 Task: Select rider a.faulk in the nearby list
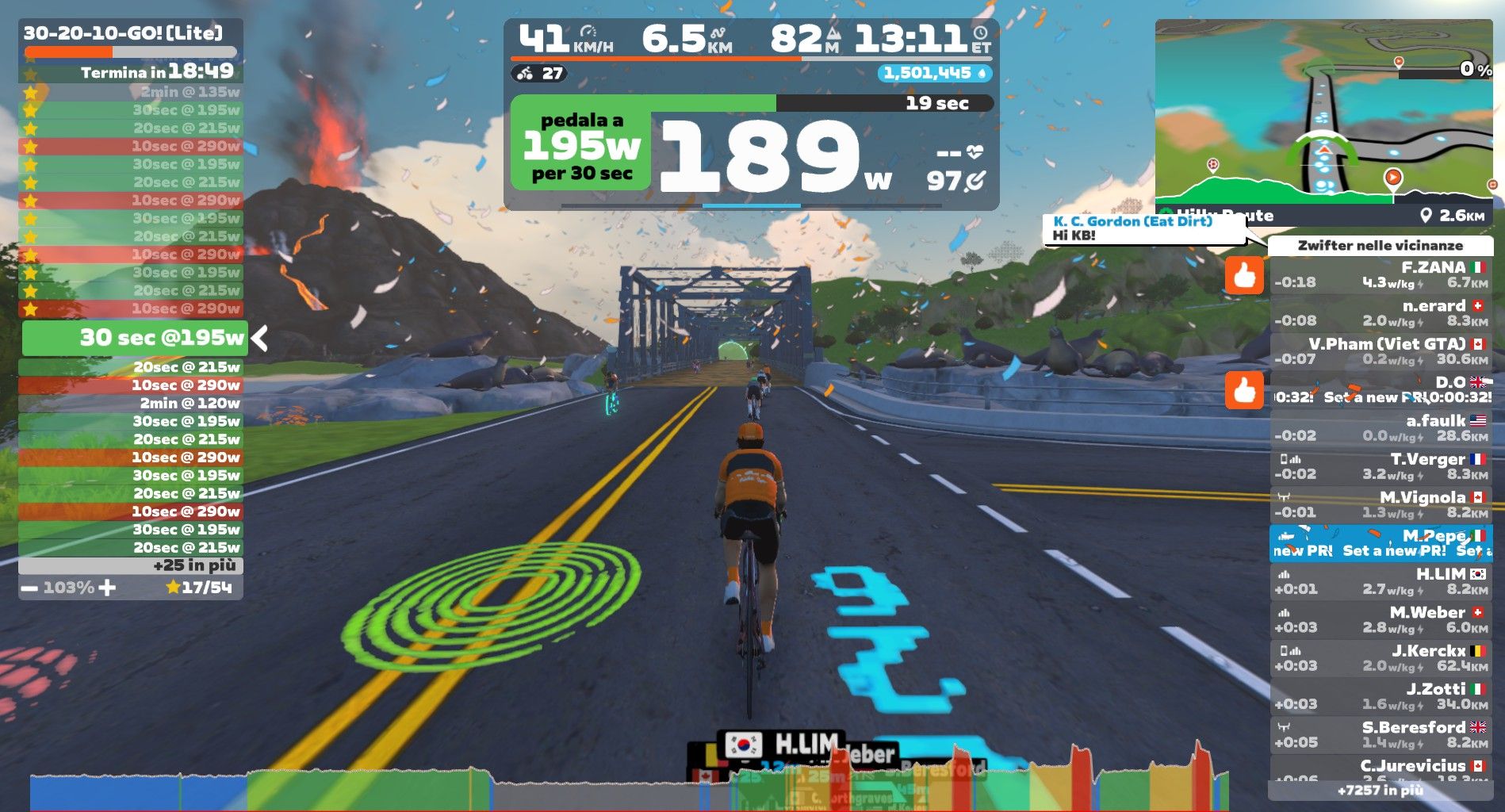point(1380,428)
